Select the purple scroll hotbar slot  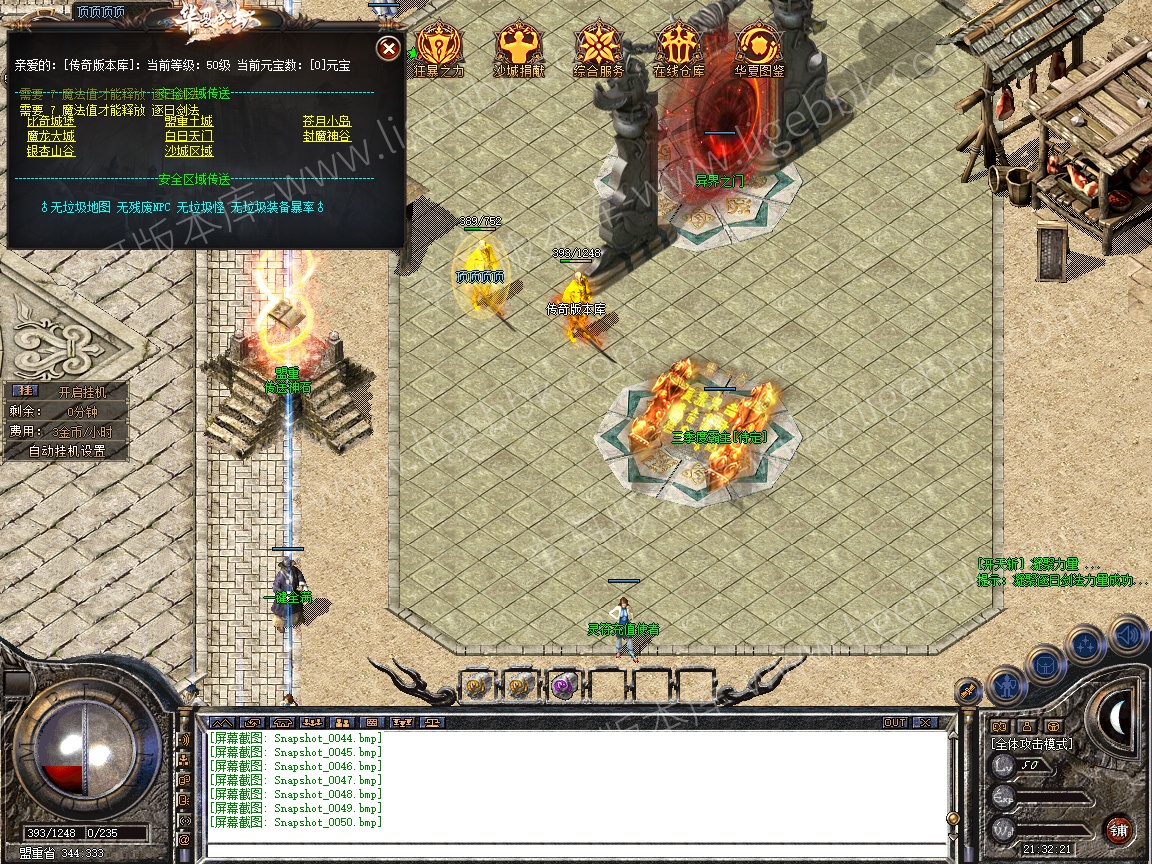[x=564, y=686]
